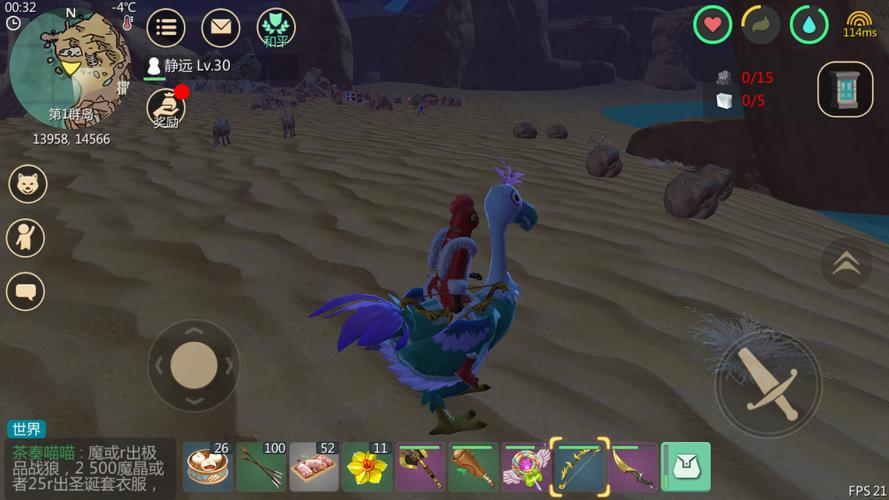This screenshot has height=500, width=889.
Task: Select the lollipop wand hotbar slot
Action: click(x=527, y=467)
